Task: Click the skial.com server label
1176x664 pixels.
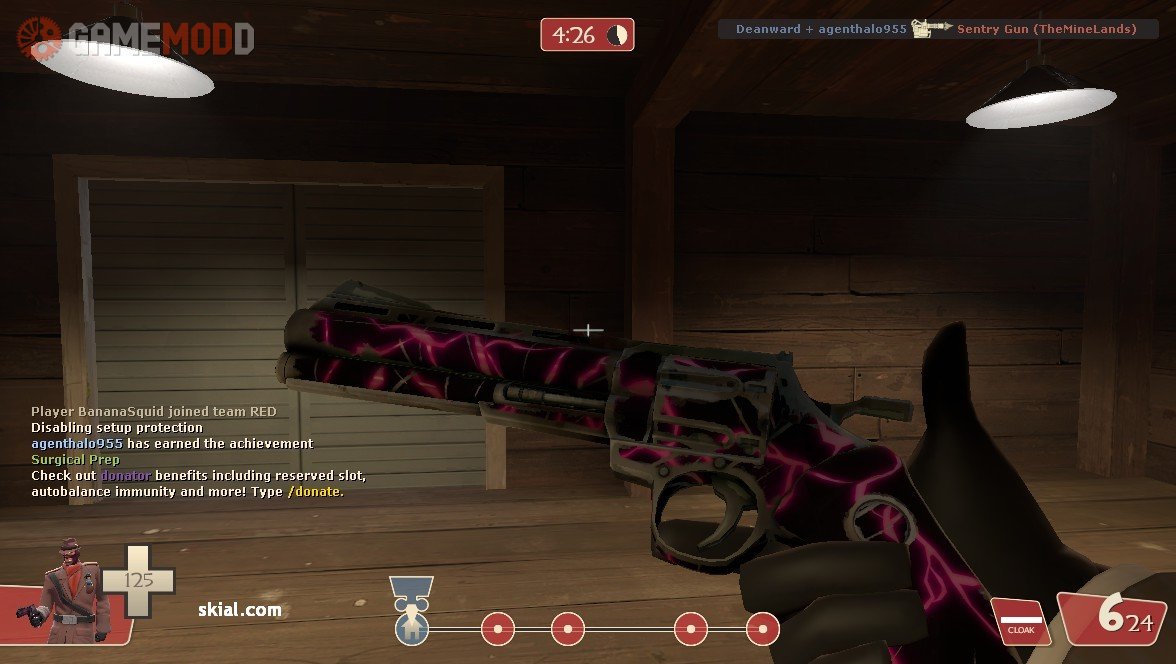Action: (x=239, y=609)
